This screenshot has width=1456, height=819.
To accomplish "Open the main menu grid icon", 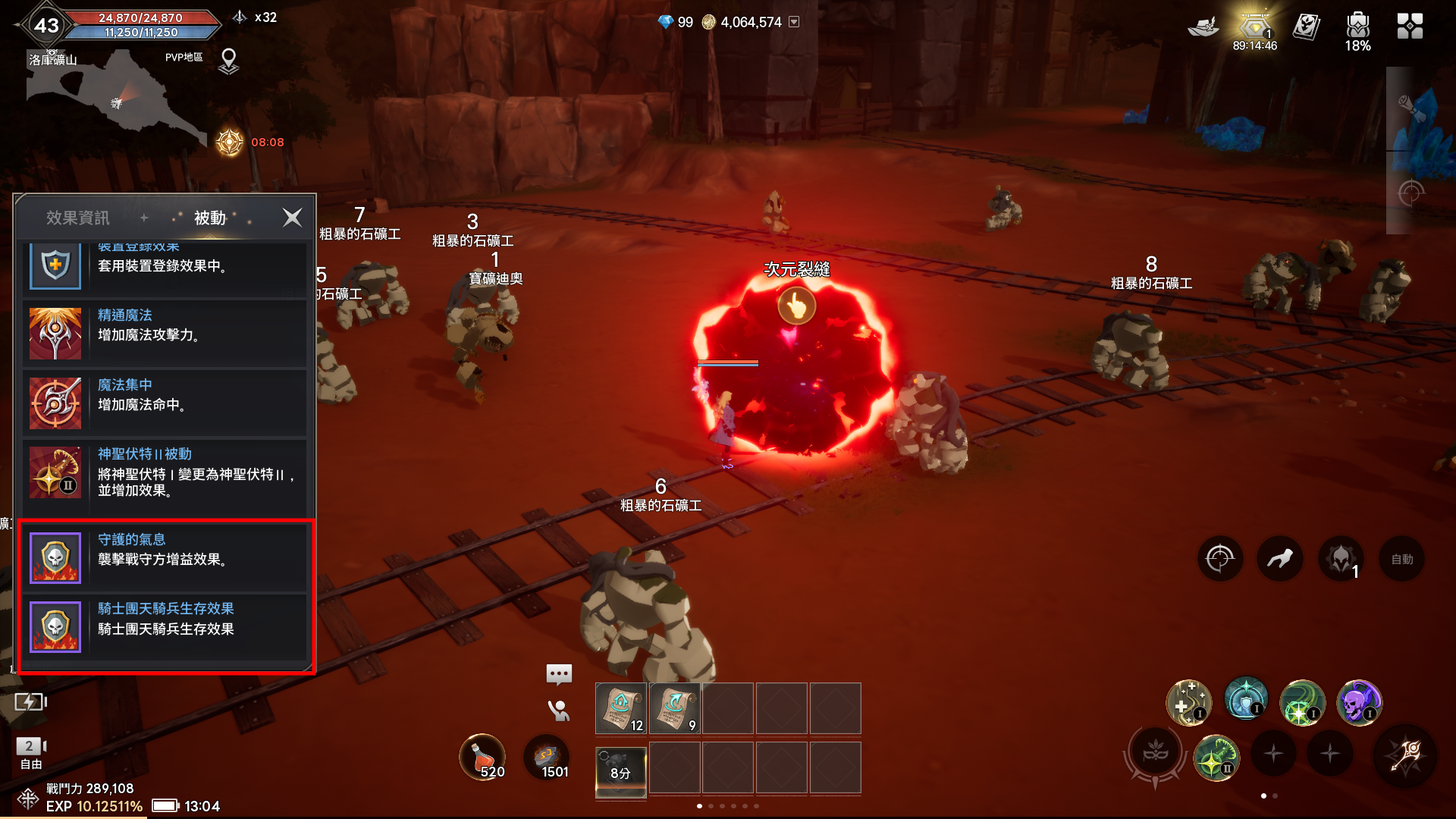I will (1410, 27).
